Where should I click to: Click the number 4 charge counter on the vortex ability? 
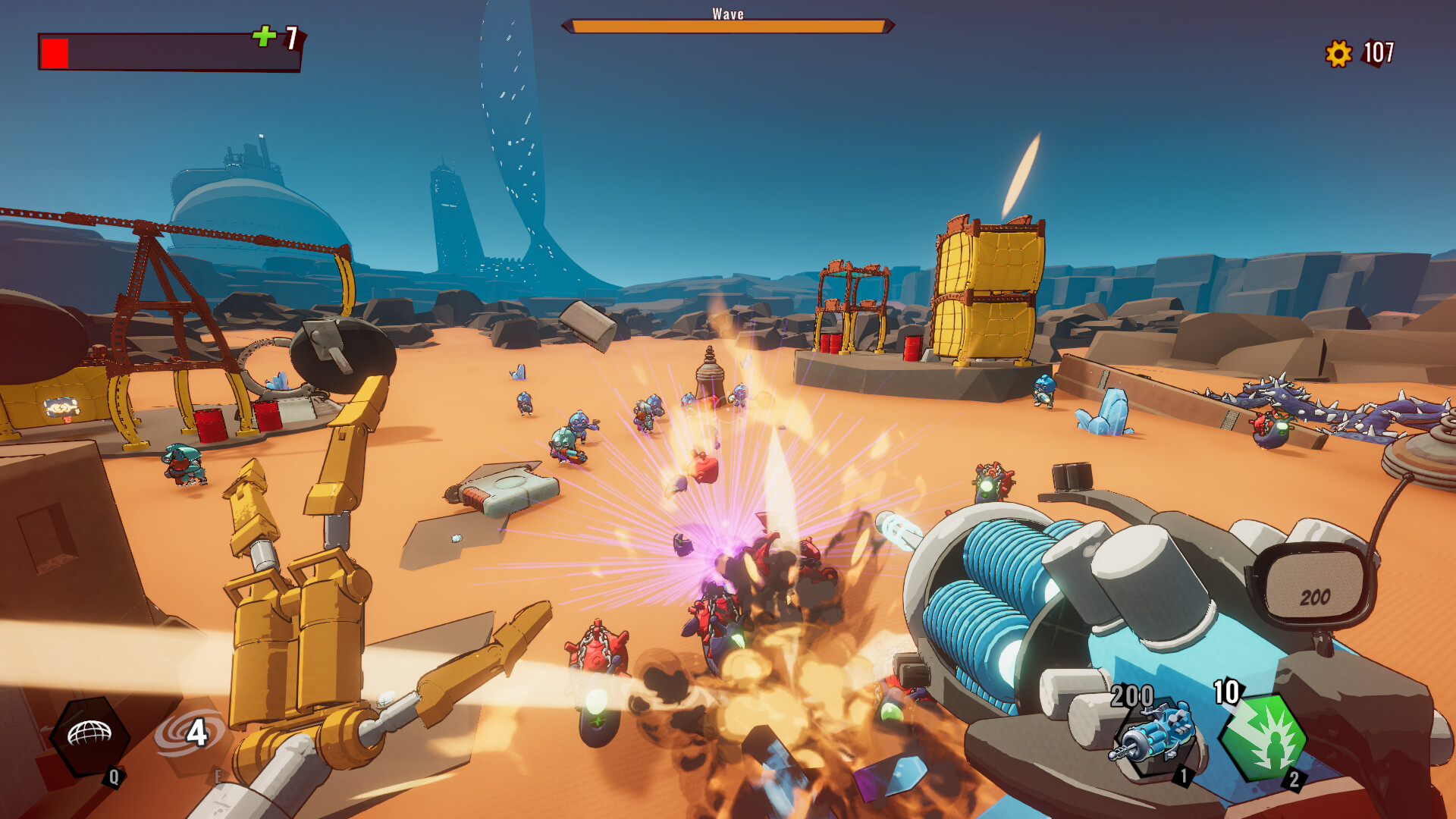tap(199, 732)
